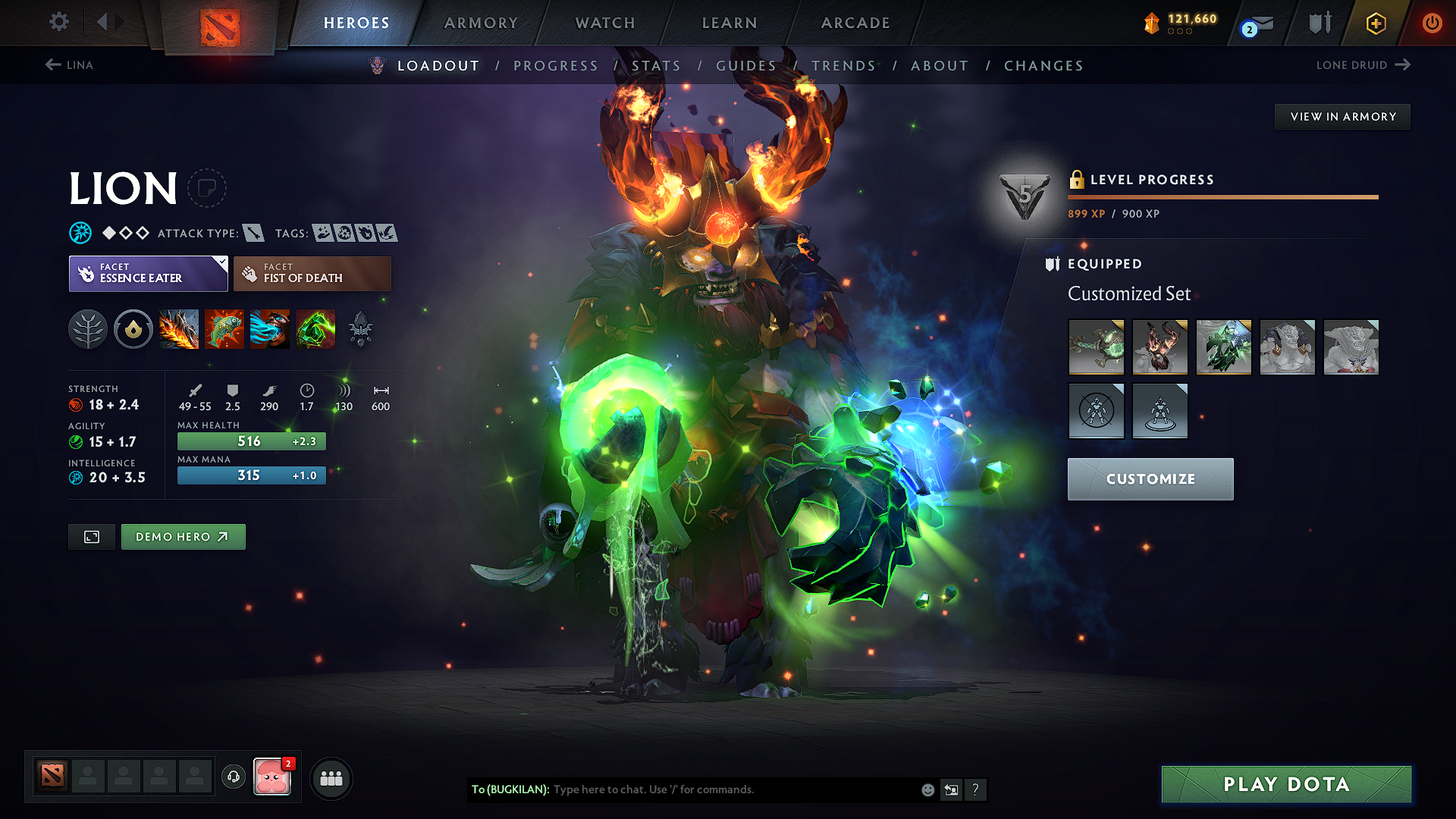The height and width of the screenshot is (819, 1456).
Task: Open Lion's talent tree icon
Action: [88, 329]
